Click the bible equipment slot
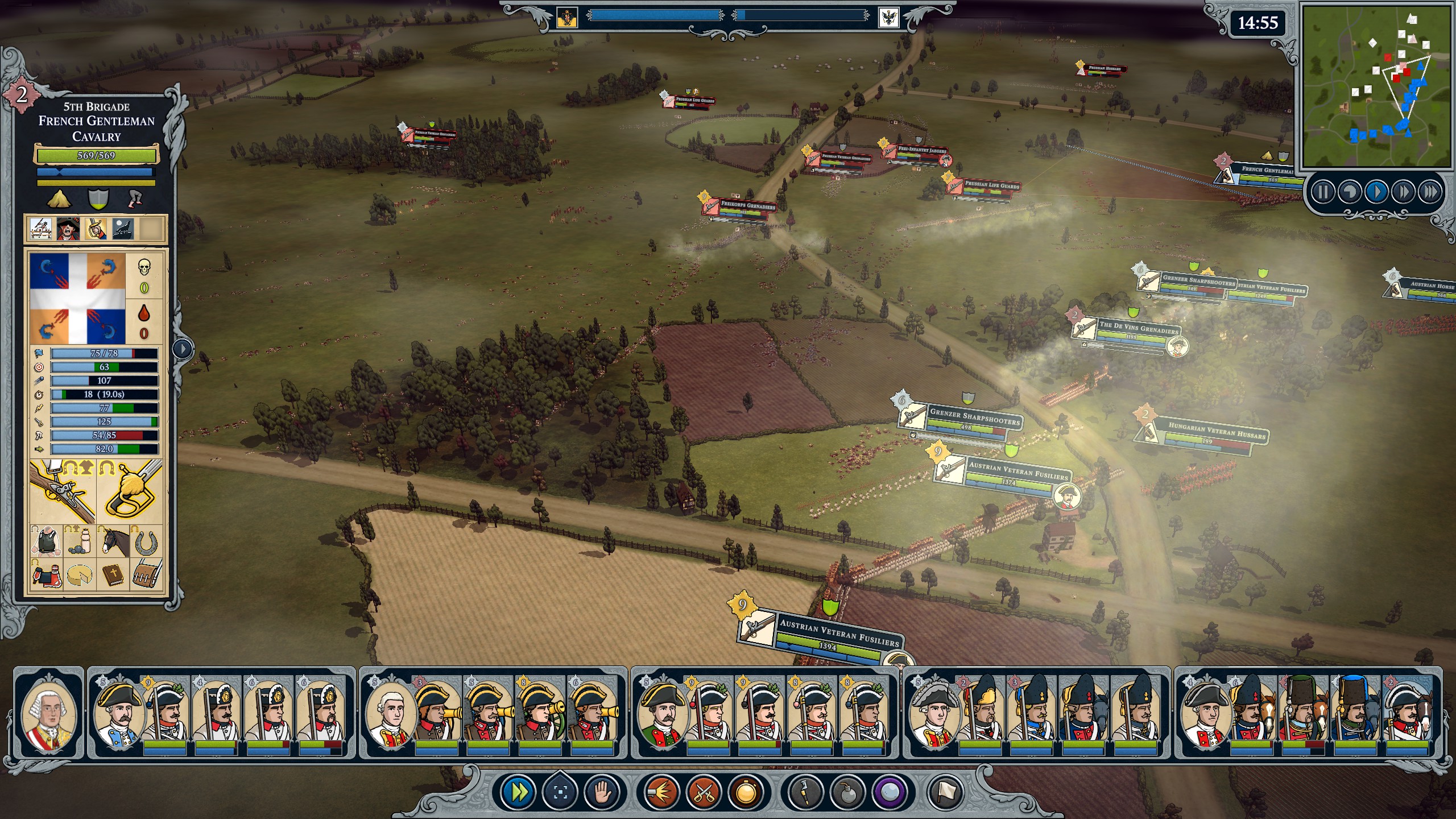This screenshot has height=819, width=1456. click(114, 574)
